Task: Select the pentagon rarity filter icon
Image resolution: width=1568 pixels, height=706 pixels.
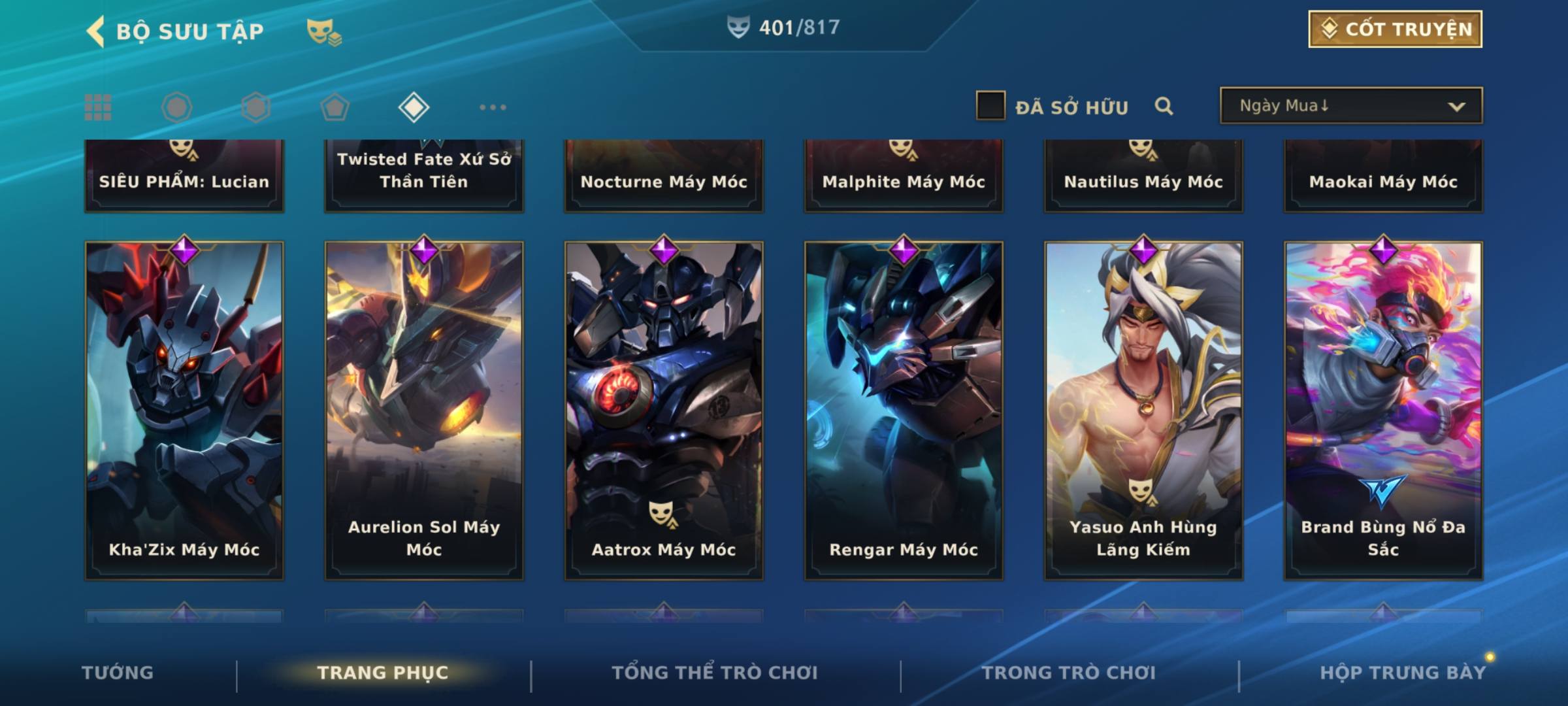Action: pyautogui.click(x=335, y=107)
